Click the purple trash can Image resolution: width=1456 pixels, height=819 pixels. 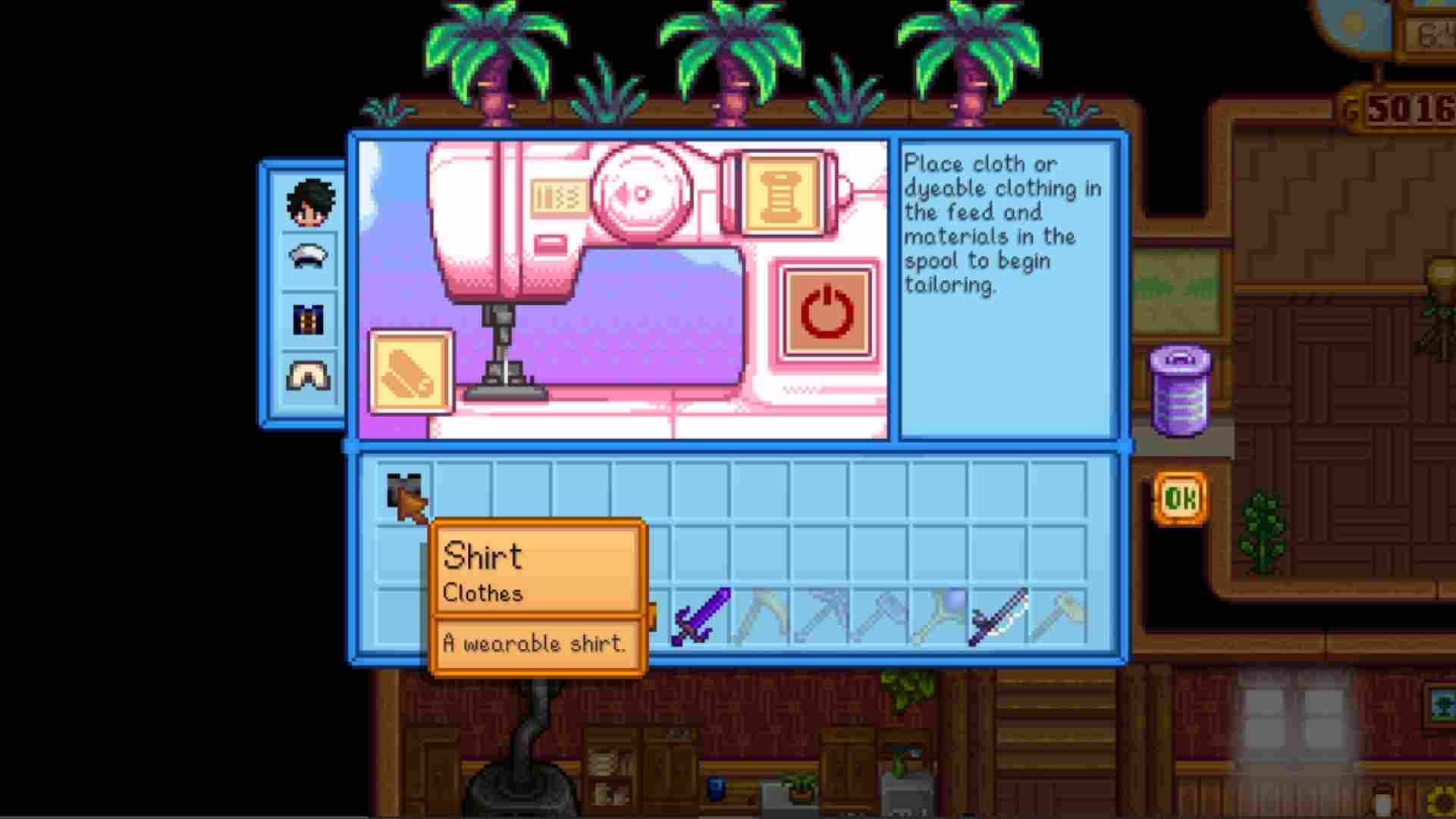tap(1180, 391)
